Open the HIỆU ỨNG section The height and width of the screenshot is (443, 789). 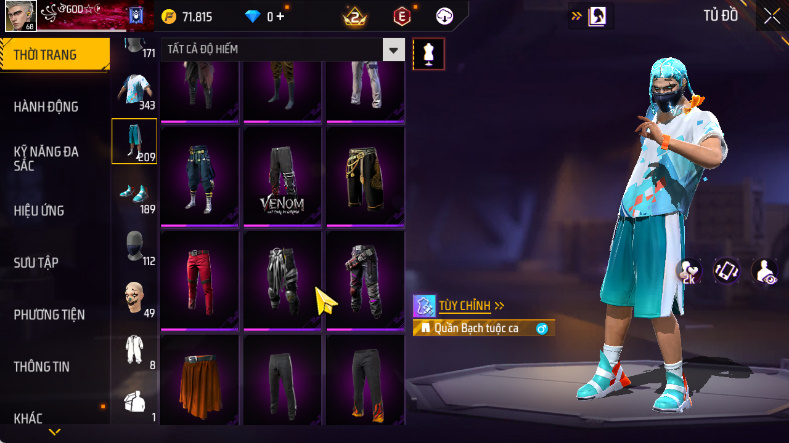coord(40,211)
